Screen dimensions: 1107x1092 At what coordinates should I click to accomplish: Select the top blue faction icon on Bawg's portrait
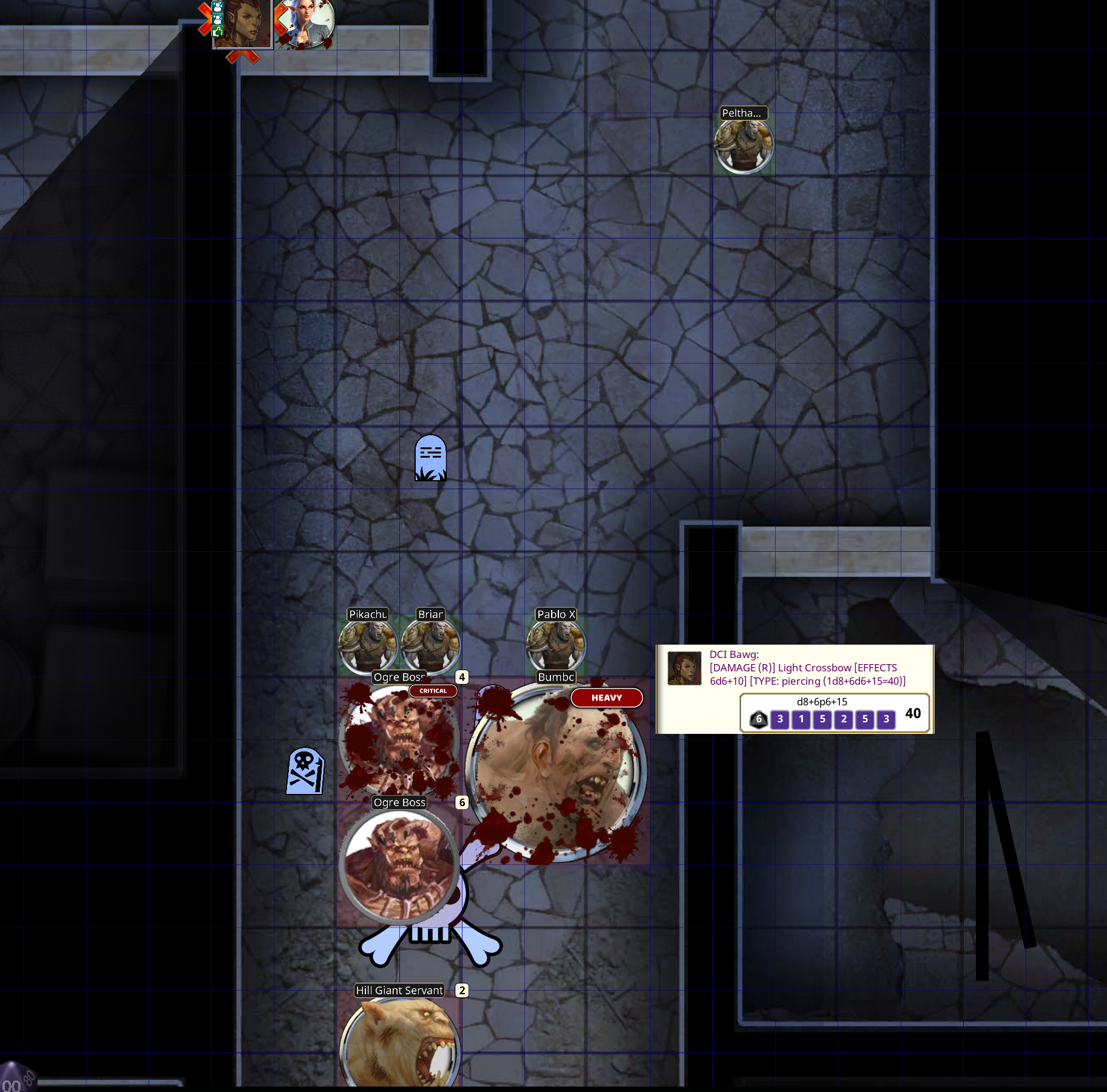click(217, 7)
